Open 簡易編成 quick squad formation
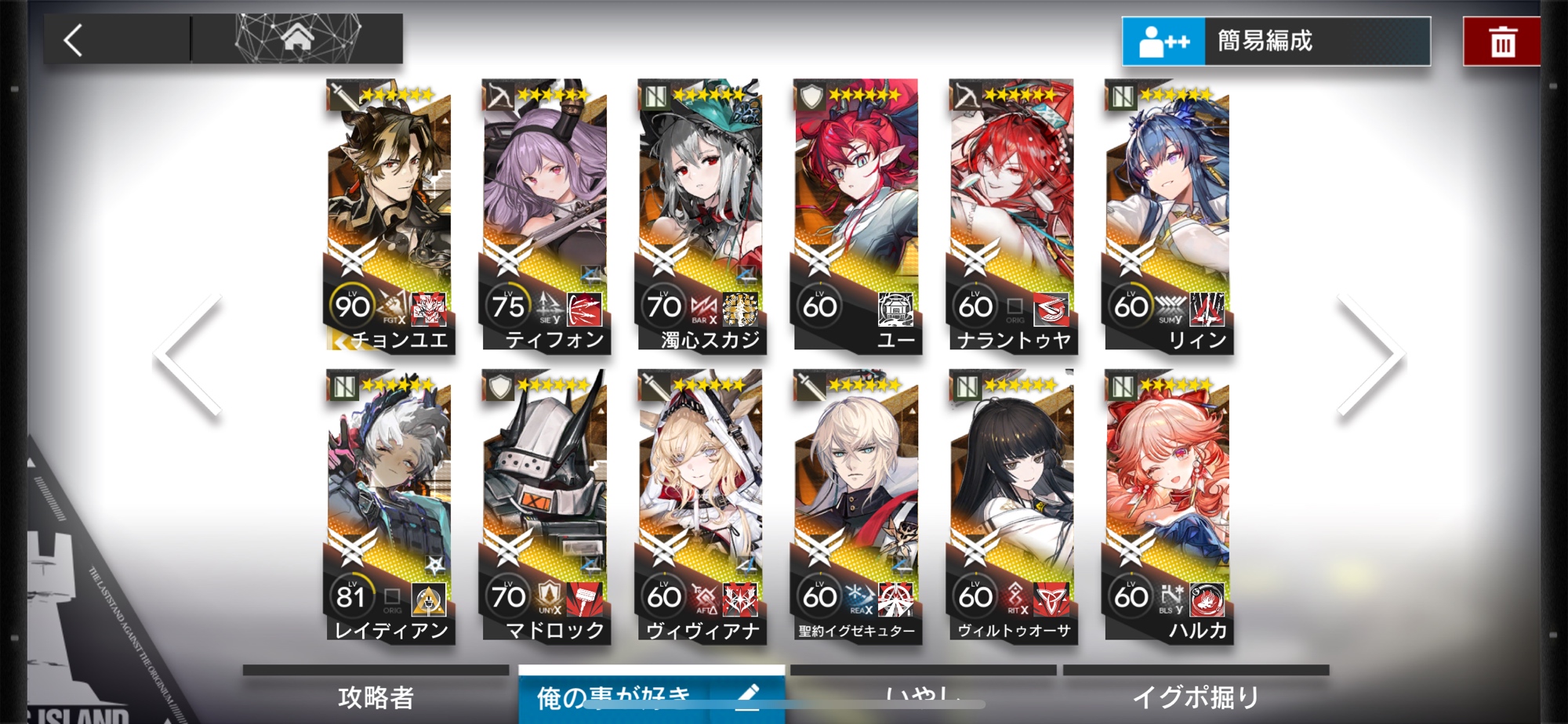 click(1276, 41)
